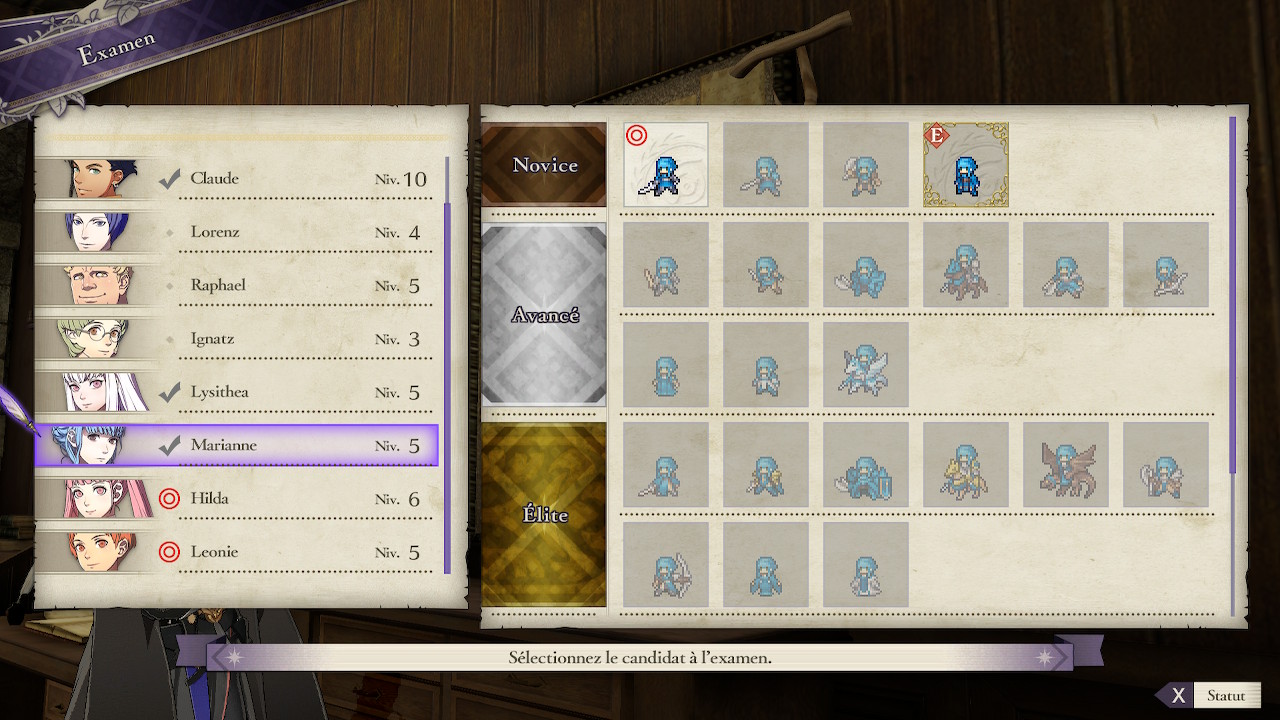Select the Élite class tier
Image resolution: width=1280 pixels, height=720 pixels.
tap(545, 515)
